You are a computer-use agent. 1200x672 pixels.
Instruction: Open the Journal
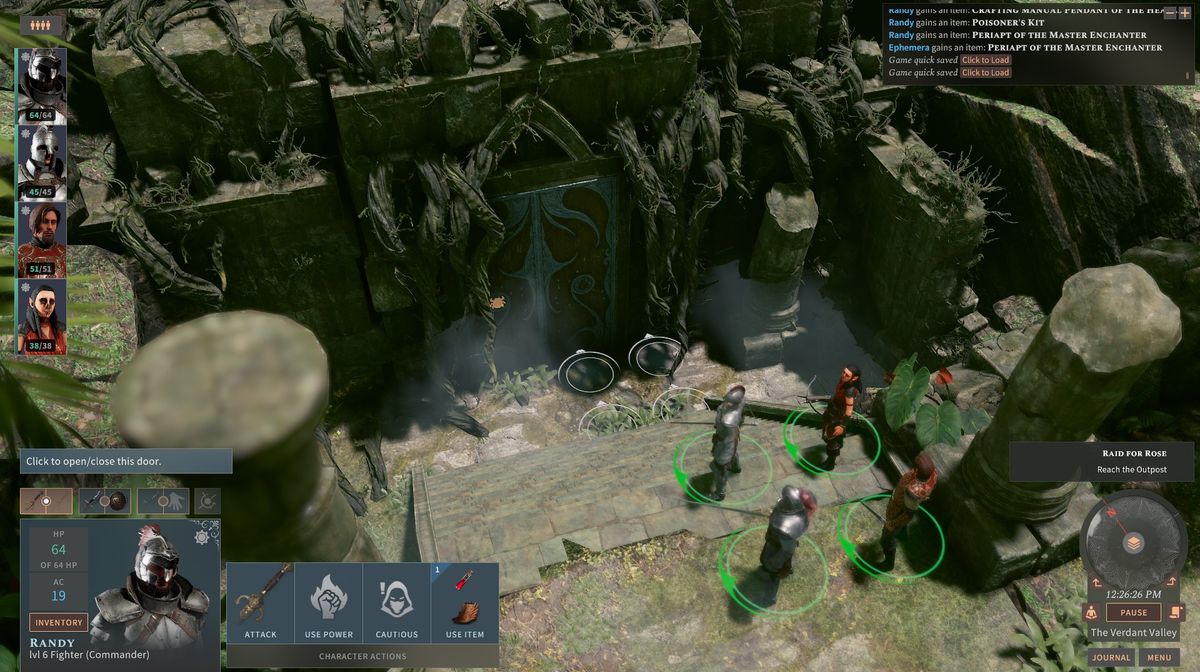click(1111, 657)
